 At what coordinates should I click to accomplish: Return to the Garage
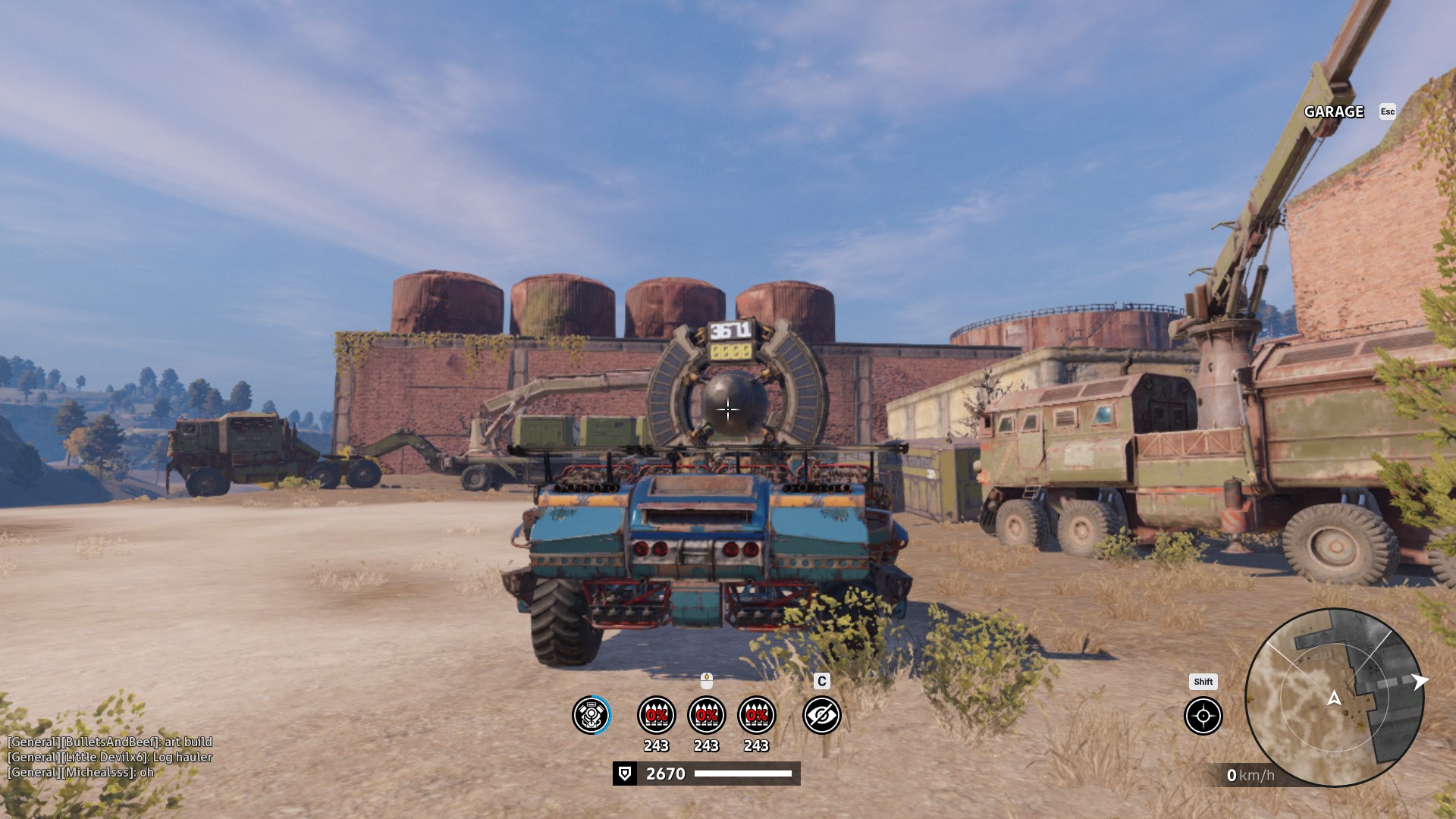(x=1334, y=111)
